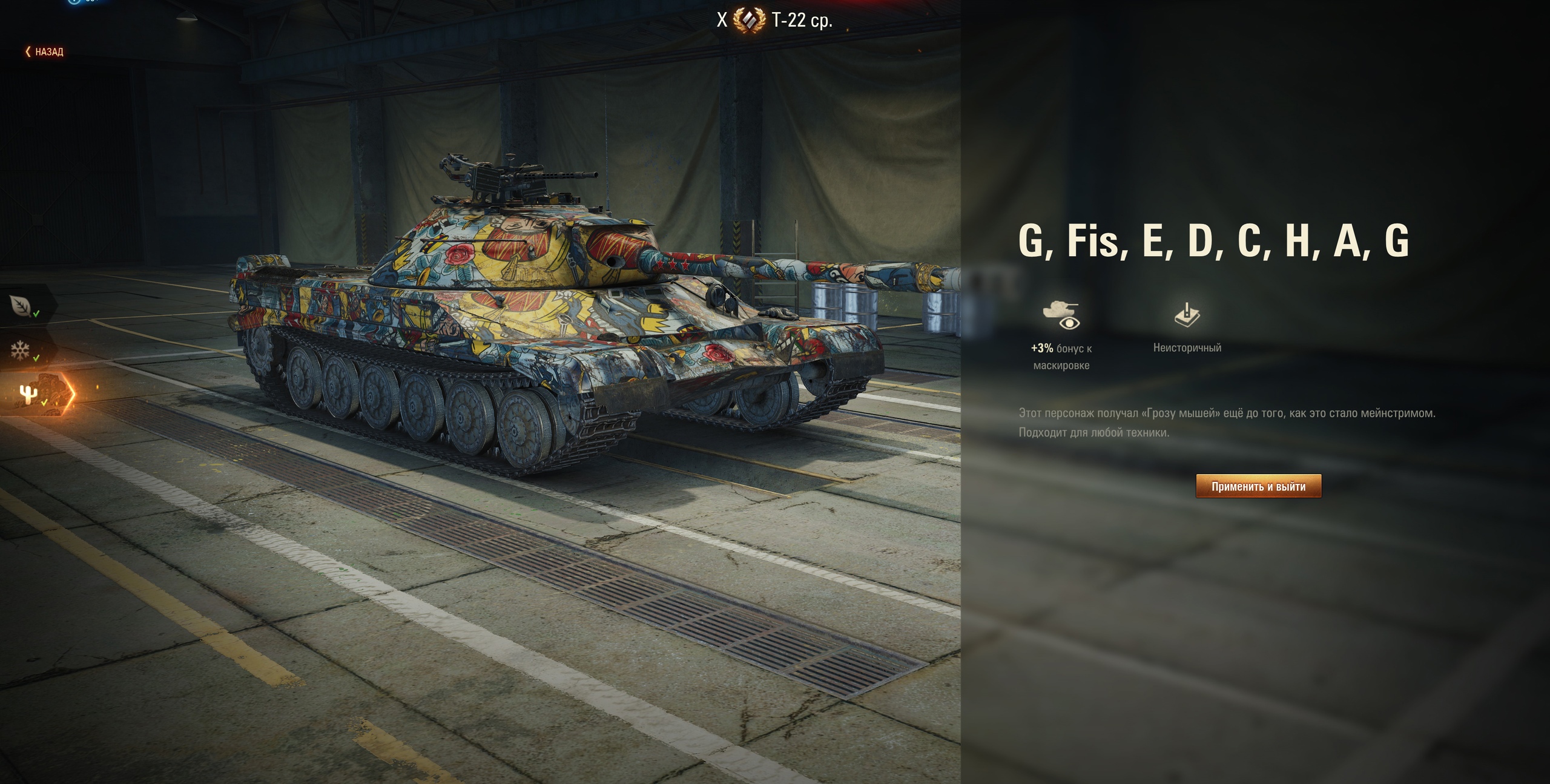Switch to the winter snowflake camouflage tab
1550x784 pixels.
23,351
